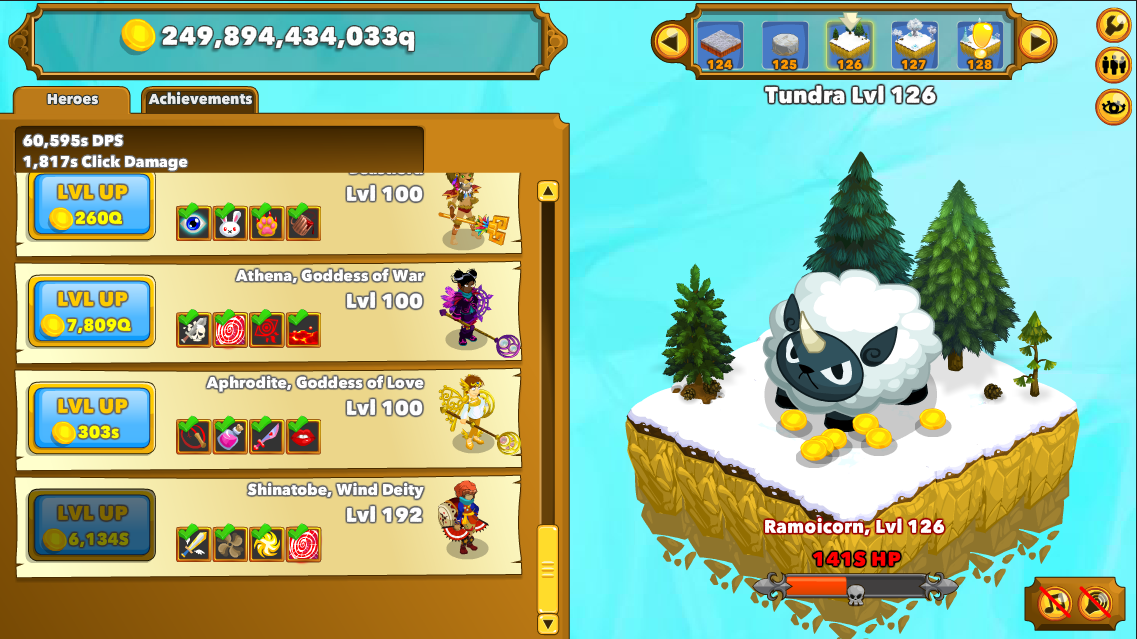This screenshot has height=639, width=1137.
Task: Toggle the eye visibility icon
Action: pos(1113,106)
